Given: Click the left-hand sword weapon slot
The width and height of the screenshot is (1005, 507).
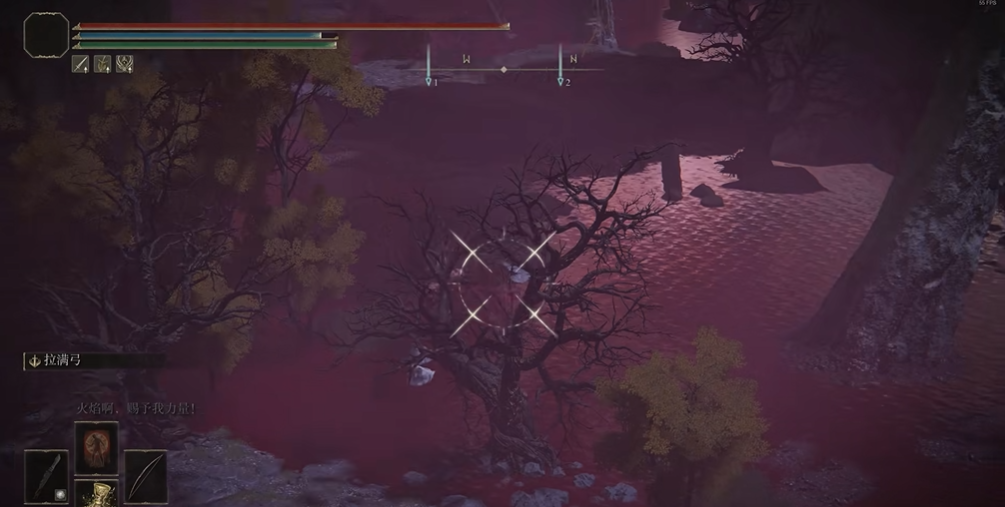Looking at the screenshot, I should pos(46,476).
